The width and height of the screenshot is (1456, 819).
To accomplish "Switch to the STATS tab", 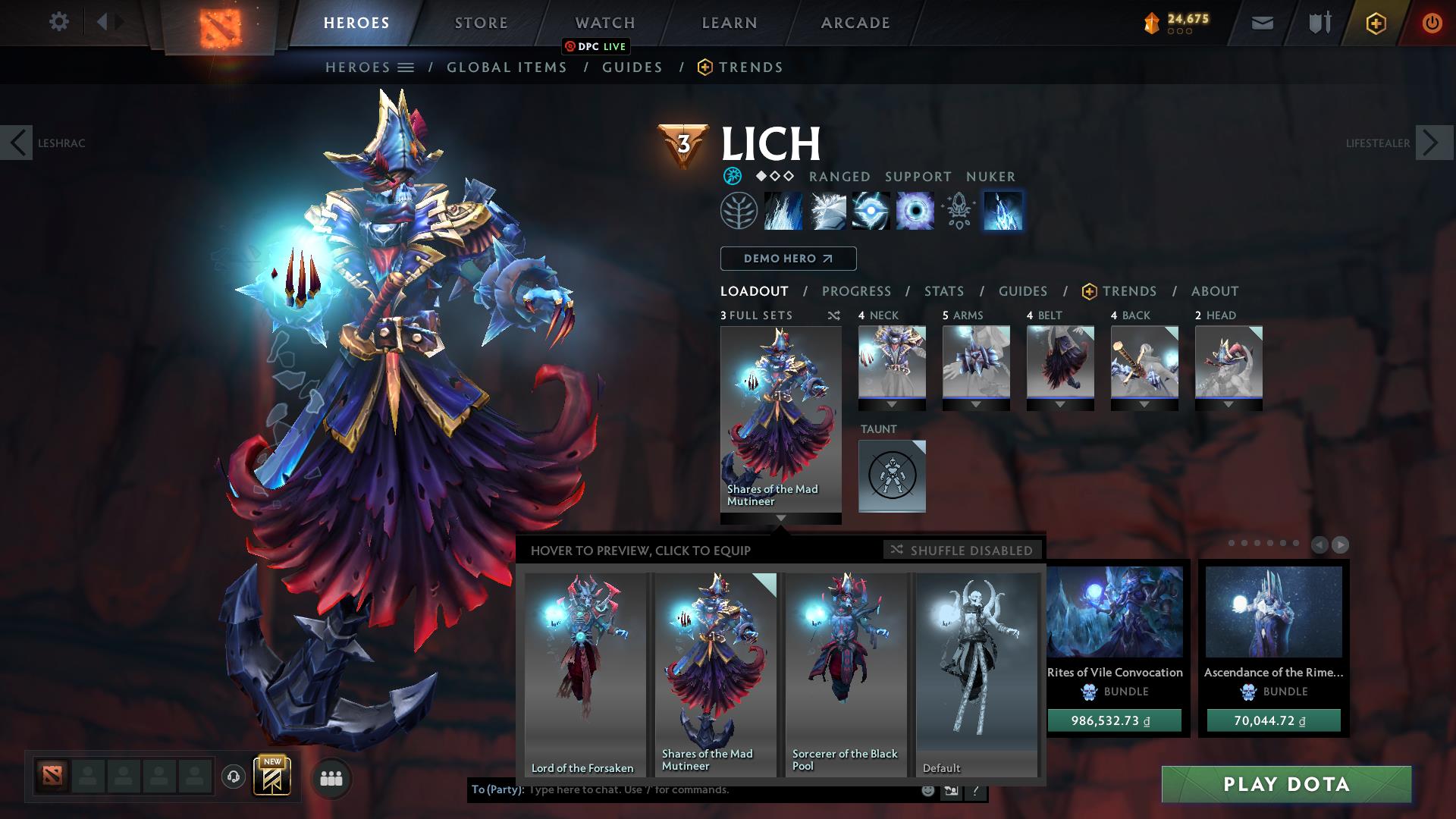I will point(943,290).
